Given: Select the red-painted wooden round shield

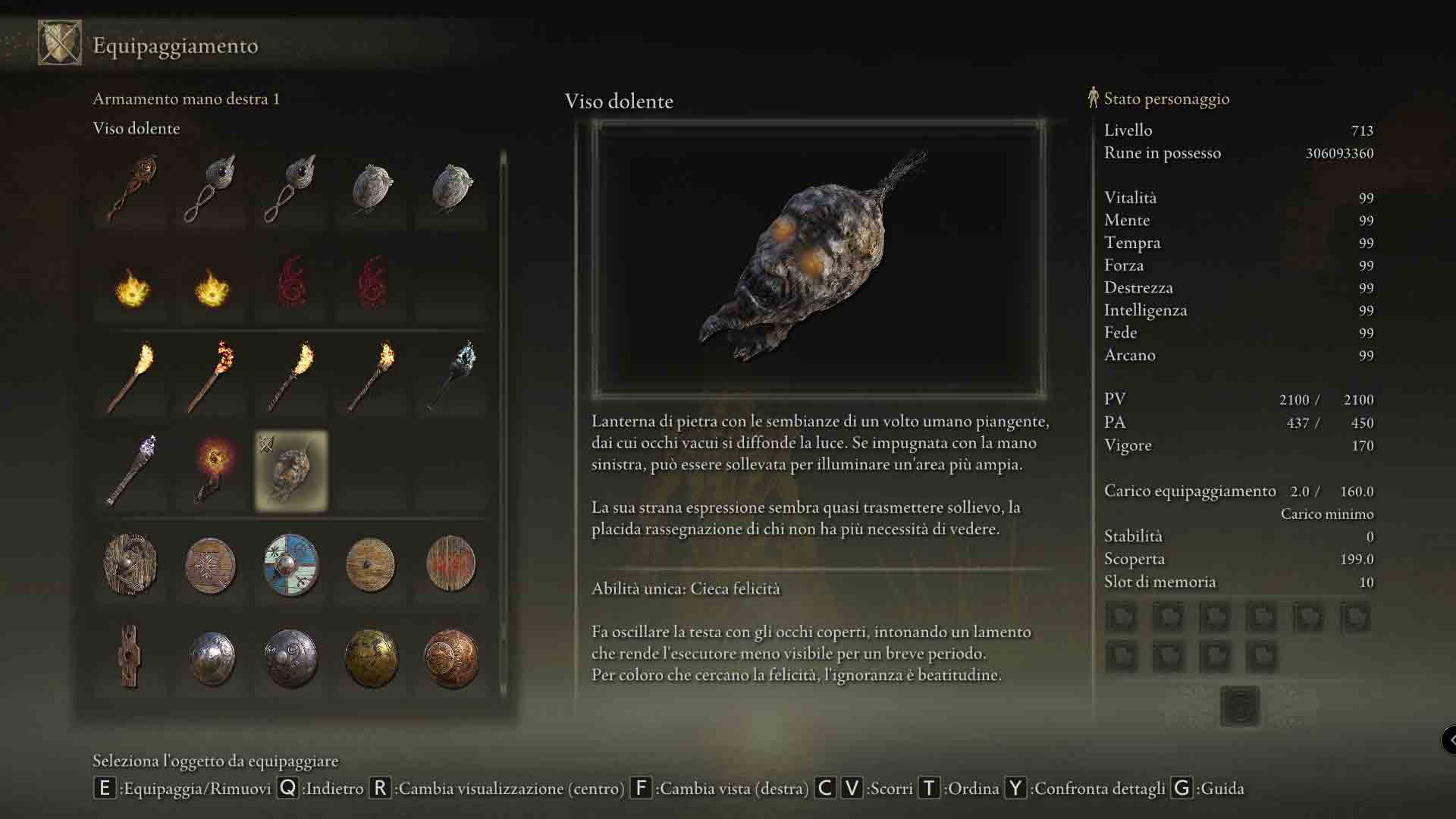Looking at the screenshot, I should pos(450,565).
